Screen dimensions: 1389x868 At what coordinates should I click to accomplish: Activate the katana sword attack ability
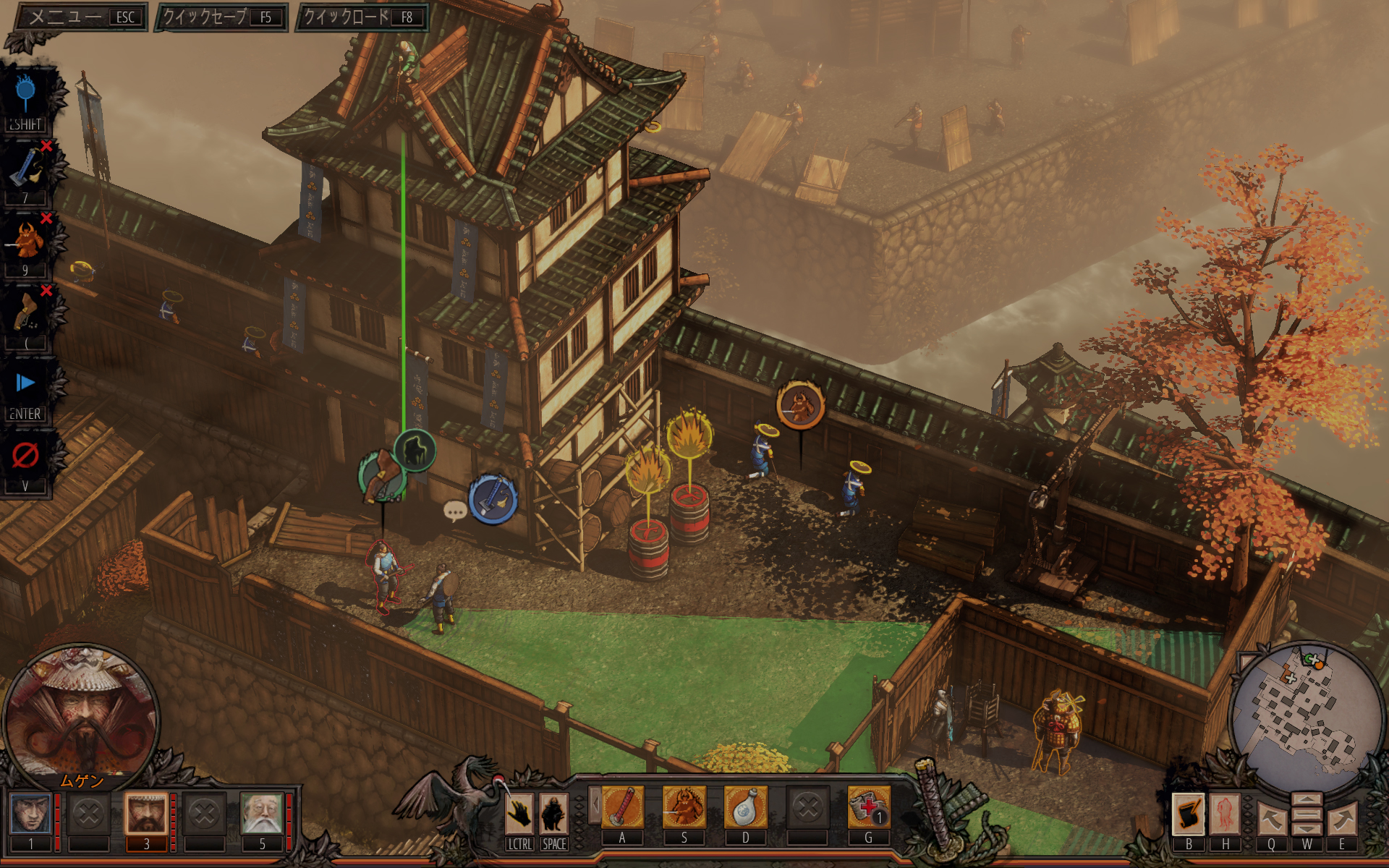coord(622,807)
